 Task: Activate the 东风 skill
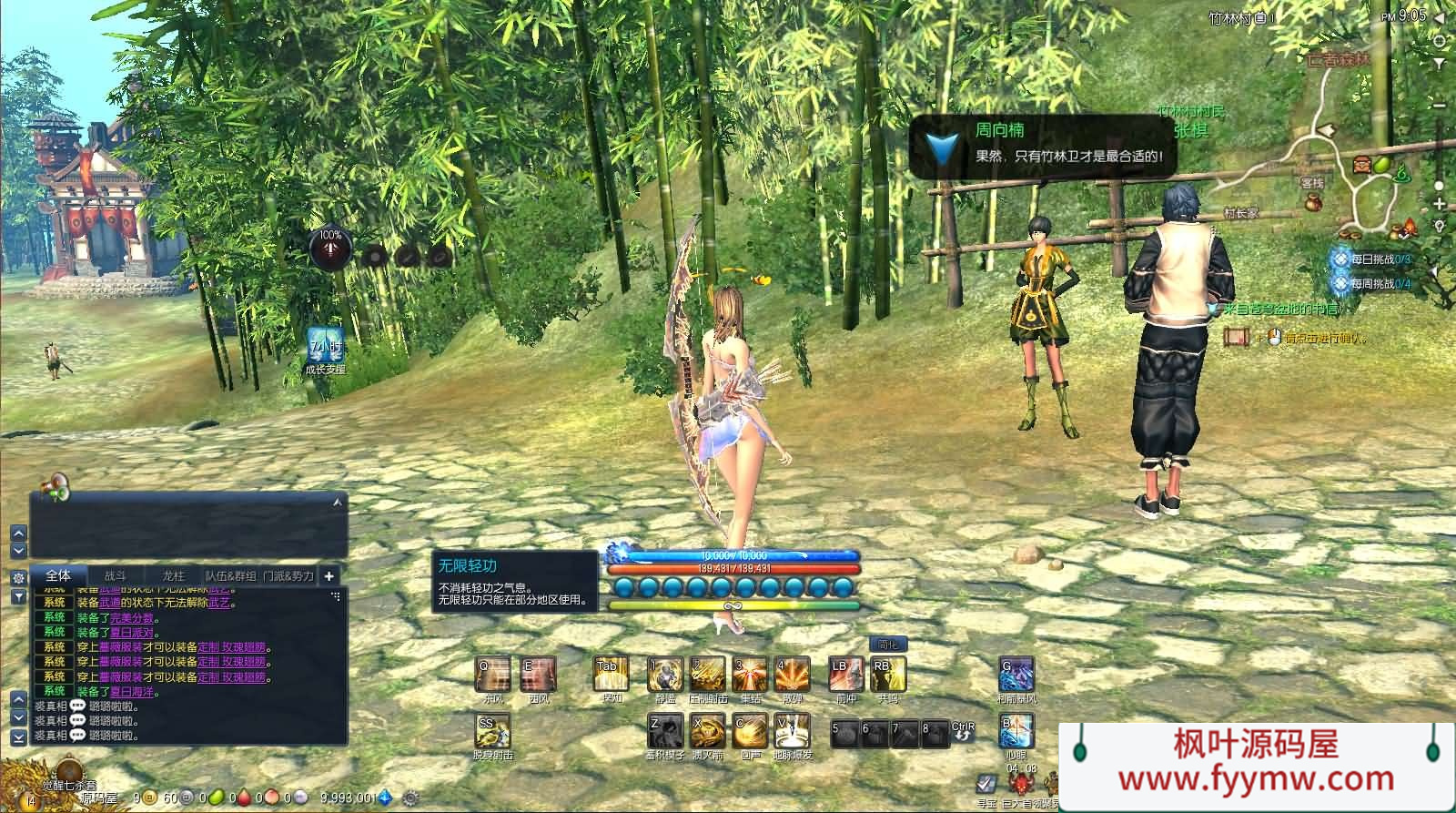[x=493, y=676]
